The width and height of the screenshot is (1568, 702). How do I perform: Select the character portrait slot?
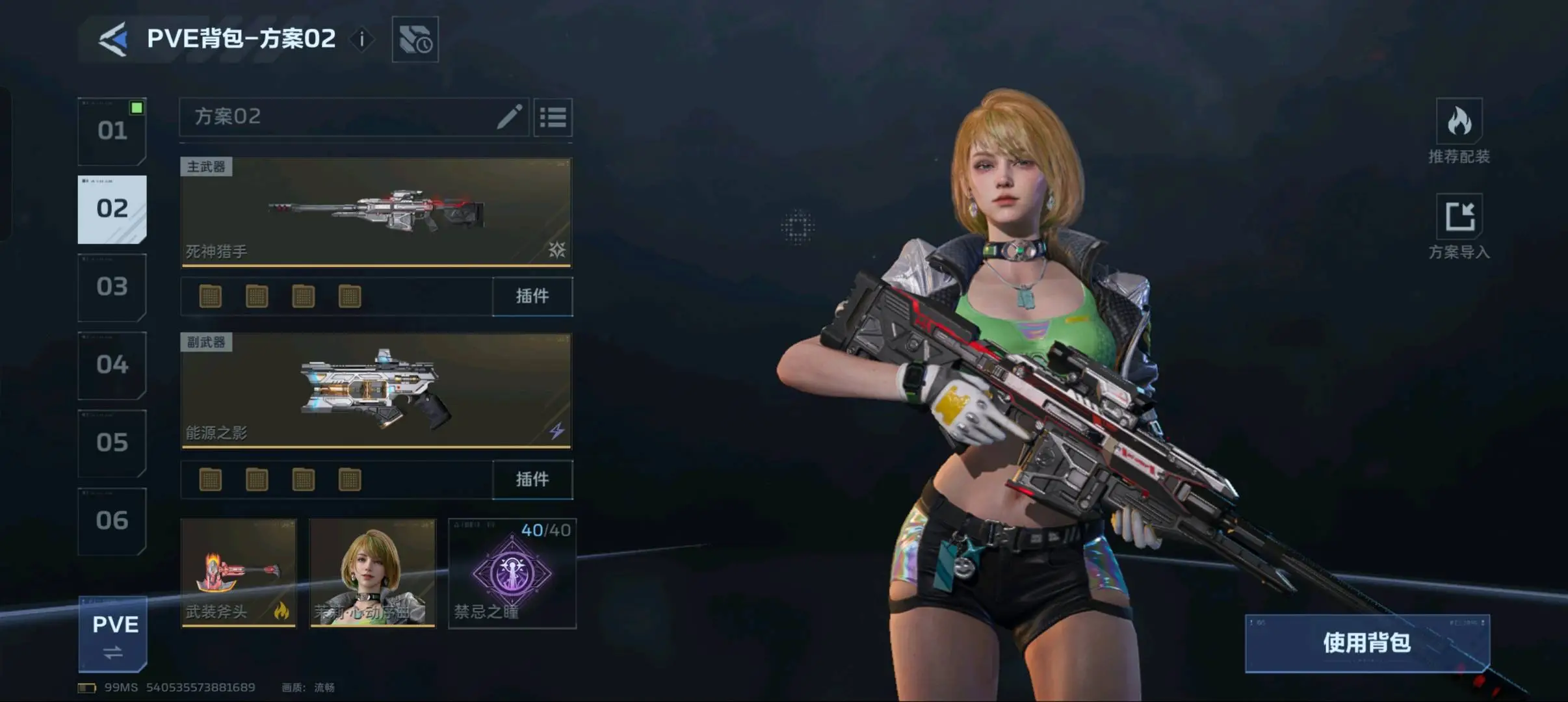(372, 573)
